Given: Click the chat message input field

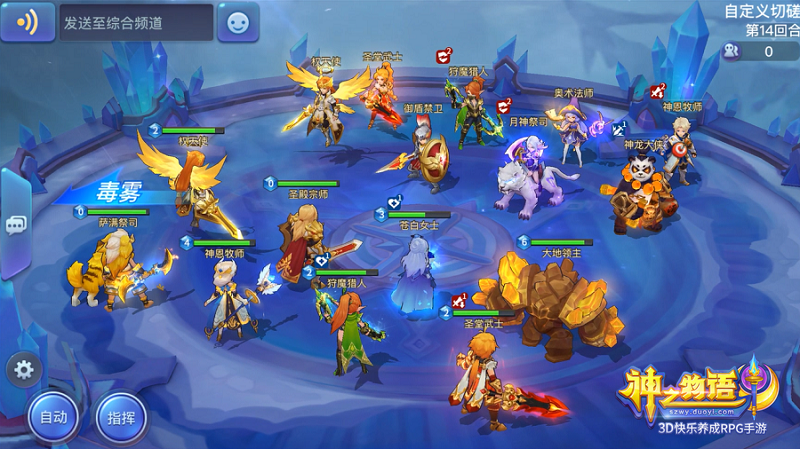Looking at the screenshot, I should [x=135, y=22].
